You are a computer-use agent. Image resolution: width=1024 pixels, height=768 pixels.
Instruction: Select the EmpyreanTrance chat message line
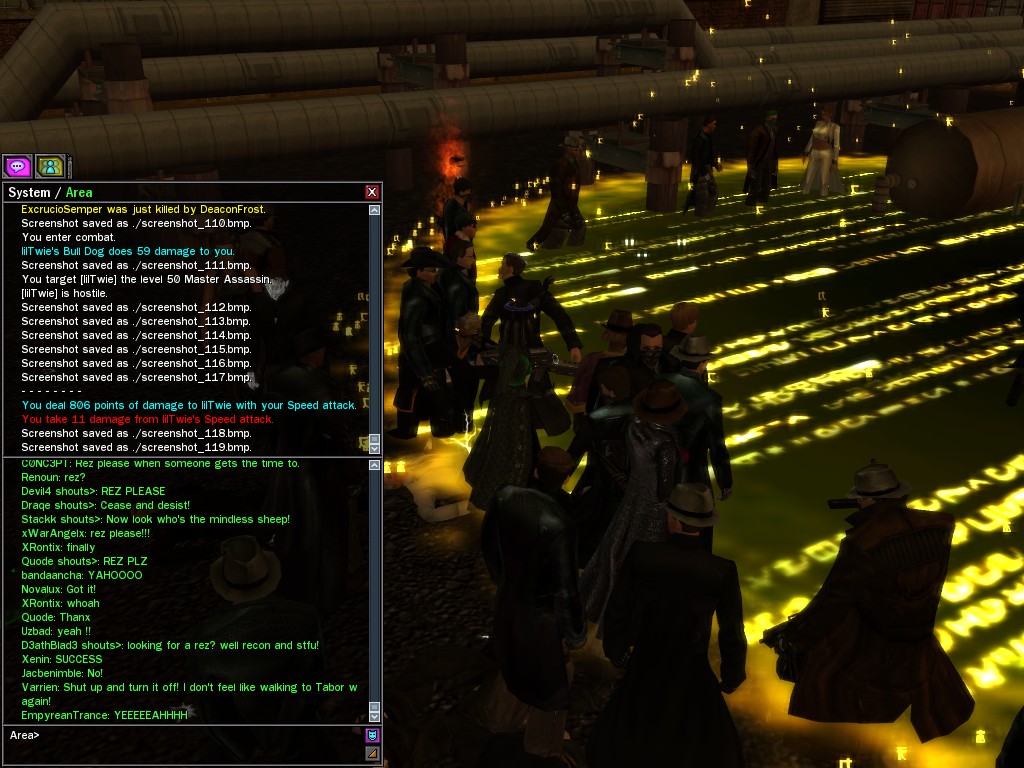pos(104,715)
